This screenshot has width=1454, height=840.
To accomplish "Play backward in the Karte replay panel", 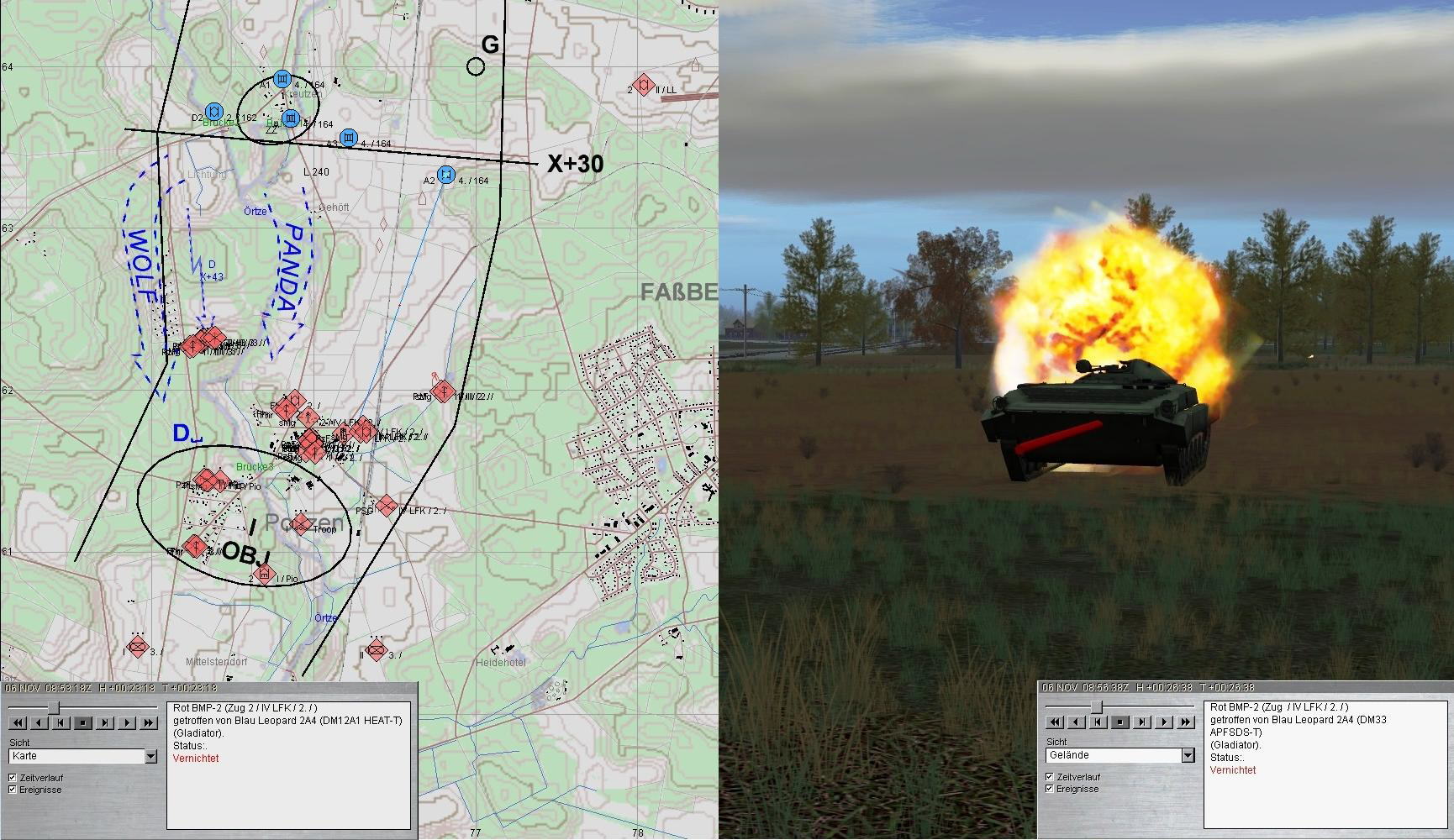I will pos(38,722).
